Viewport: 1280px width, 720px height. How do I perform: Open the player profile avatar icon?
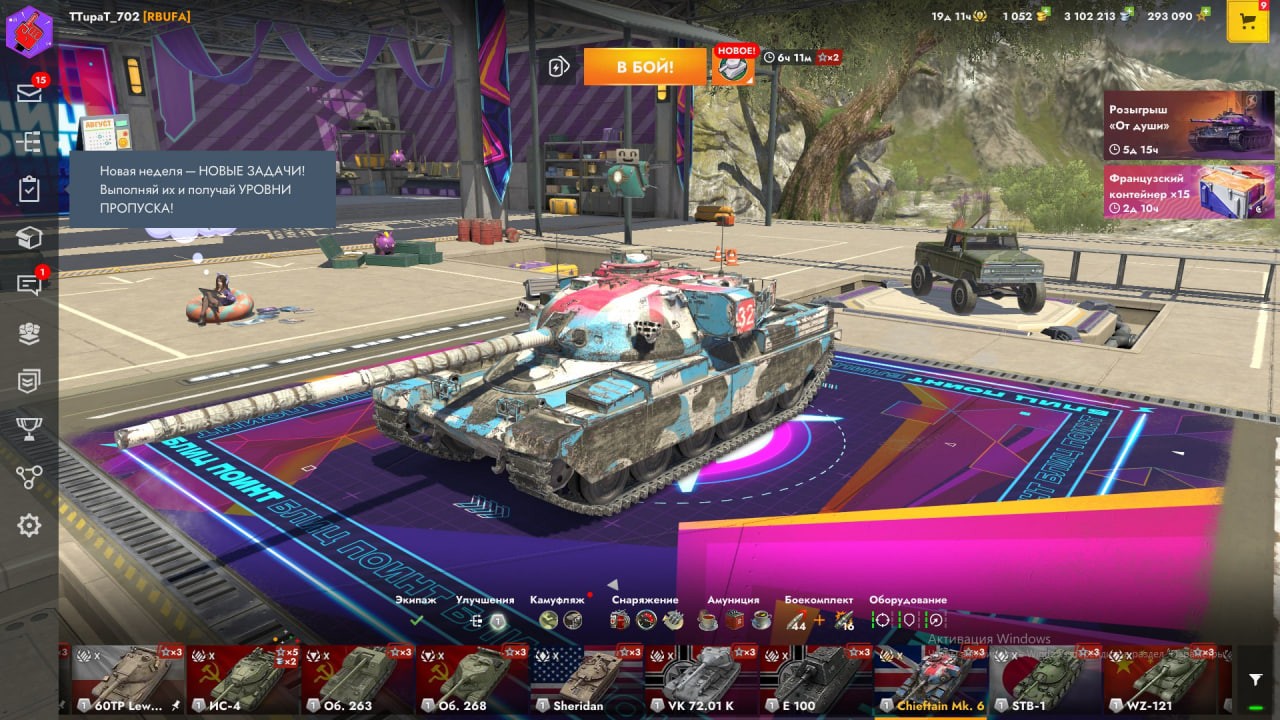click(x=29, y=30)
